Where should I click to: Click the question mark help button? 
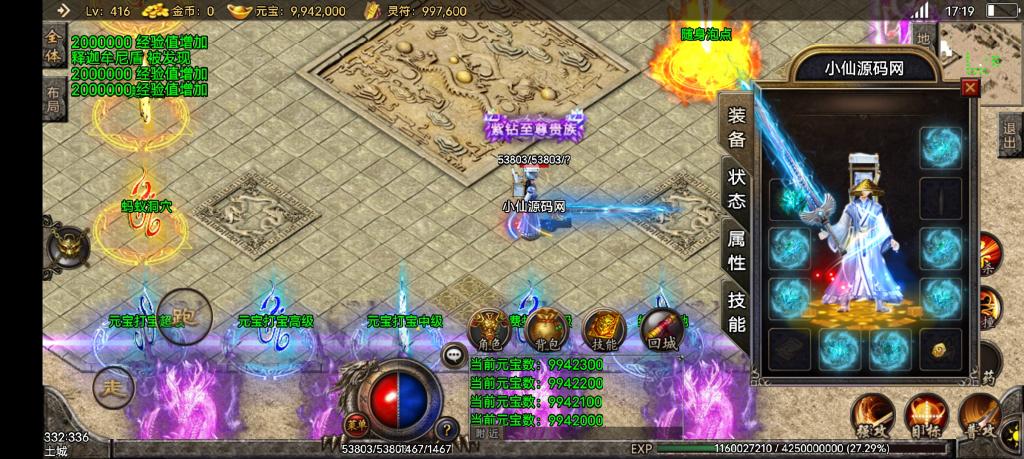[447, 430]
